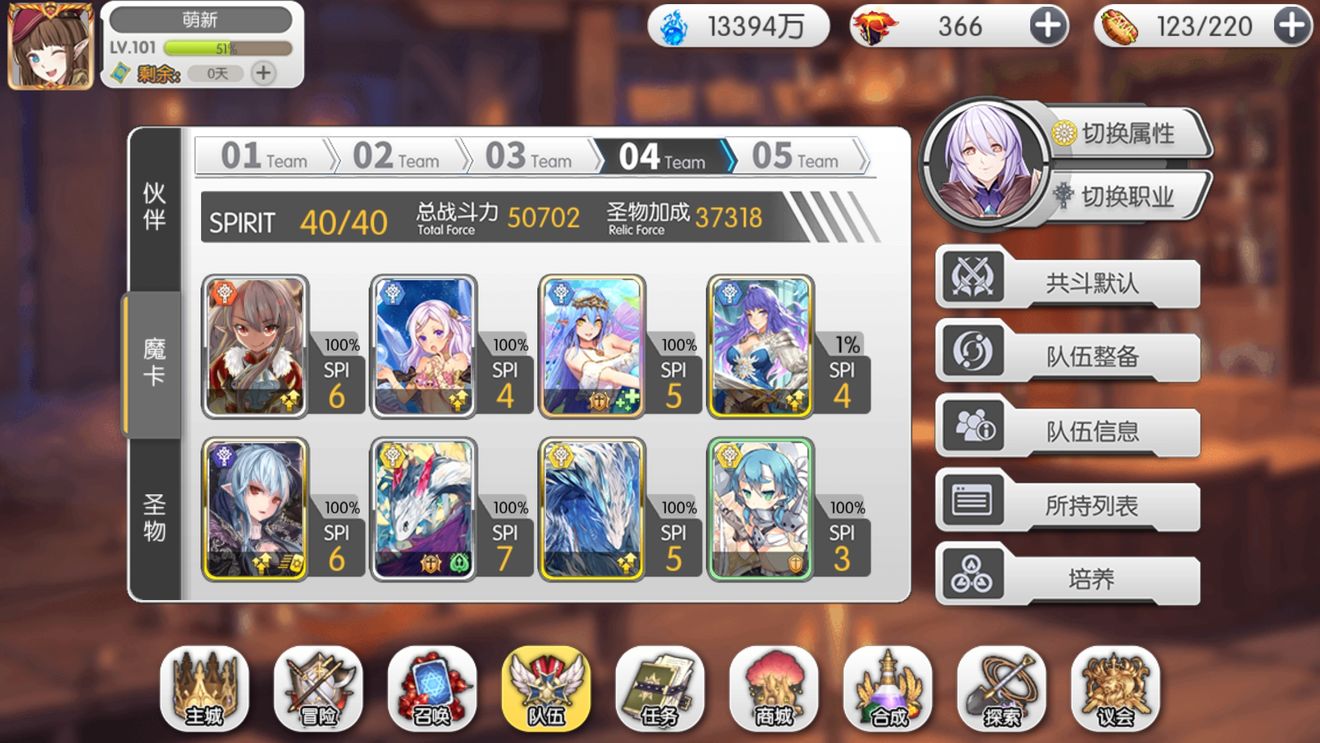Expand remaining days with plus control
The height and width of the screenshot is (743, 1320).
[x=263, y=72]
